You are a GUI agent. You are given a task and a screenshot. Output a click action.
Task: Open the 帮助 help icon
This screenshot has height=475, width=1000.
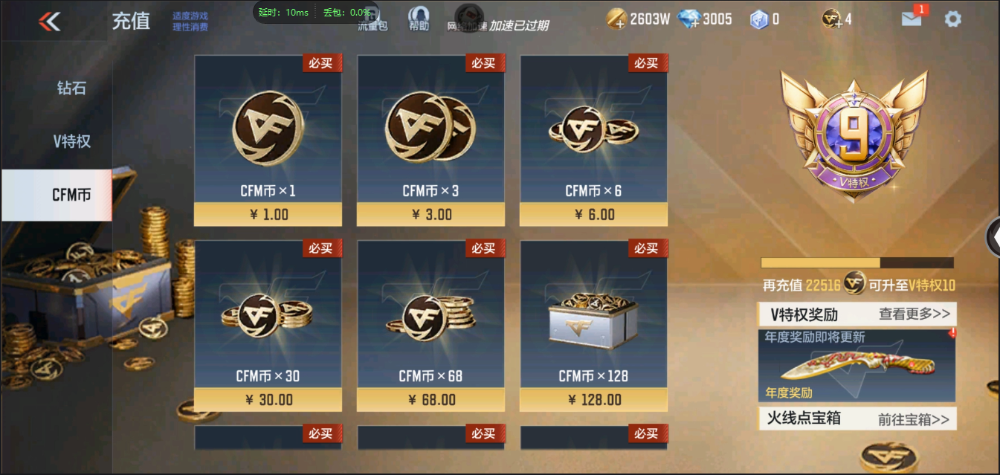click(x=418, y=18)
